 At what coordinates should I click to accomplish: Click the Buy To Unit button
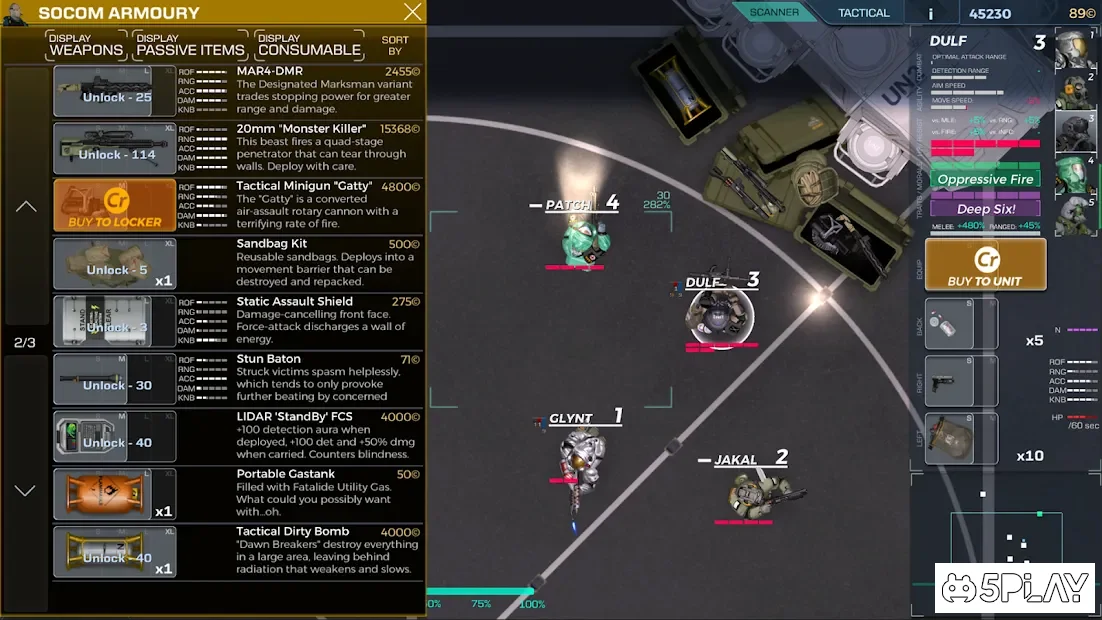coord(985,265)
